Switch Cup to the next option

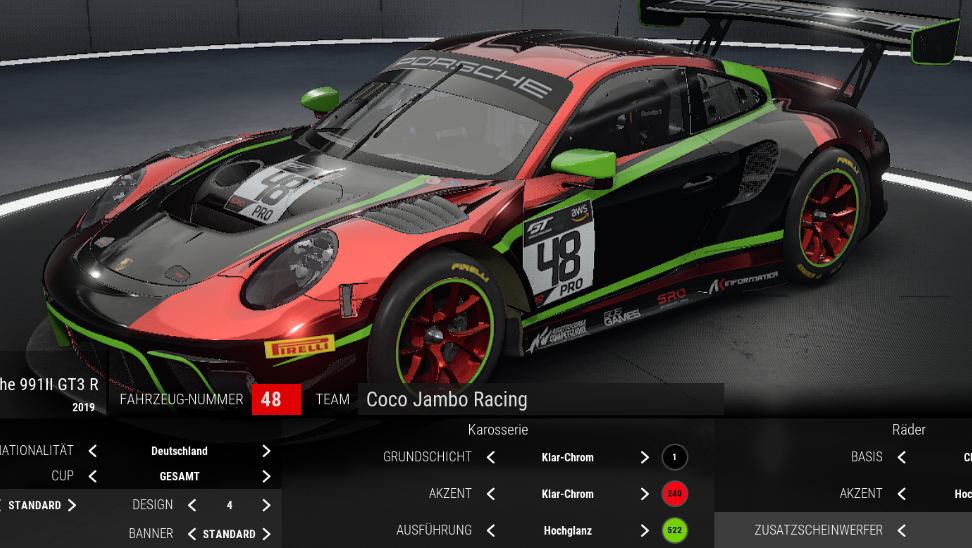[266, 476]
